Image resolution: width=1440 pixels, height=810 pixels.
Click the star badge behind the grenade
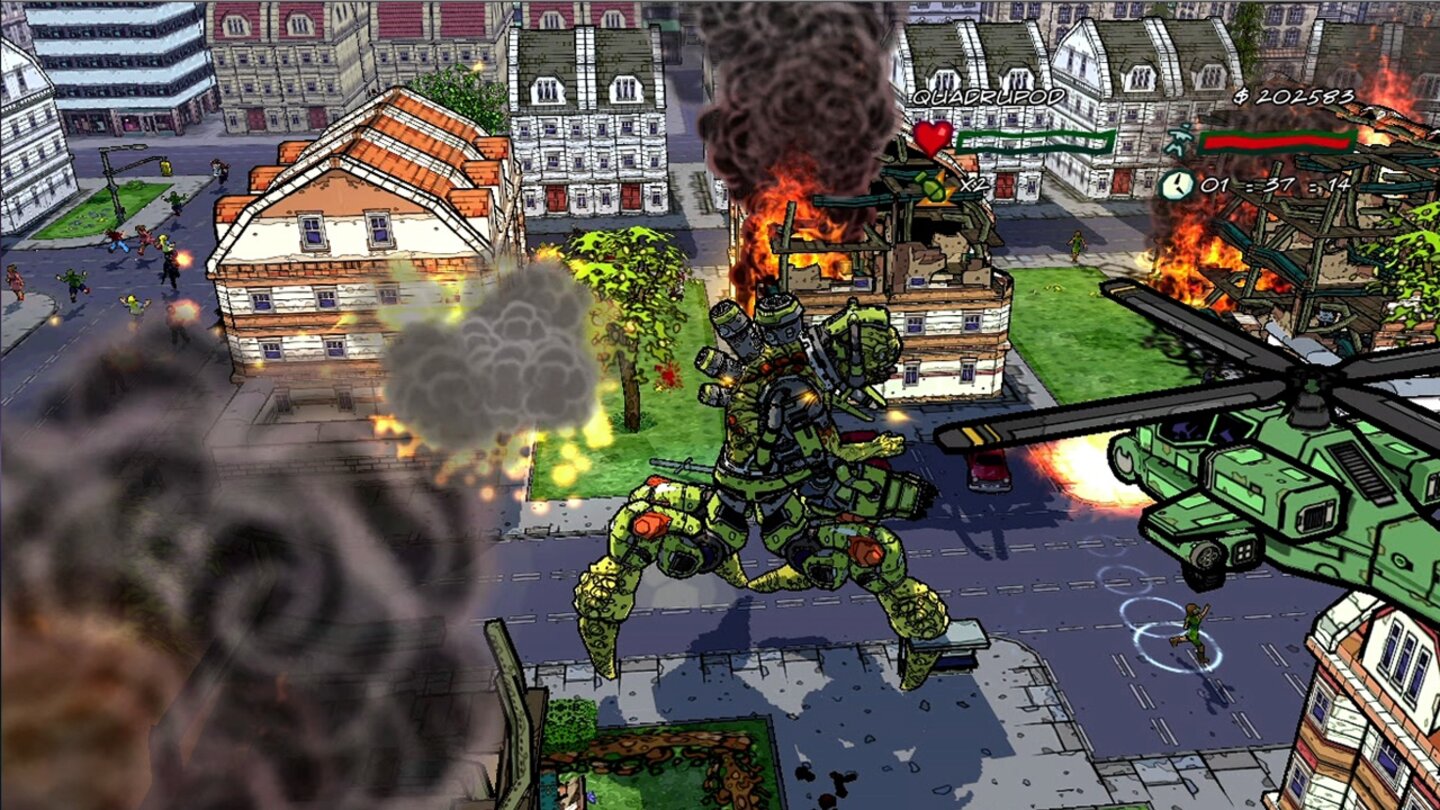click(x=938, y=193)
